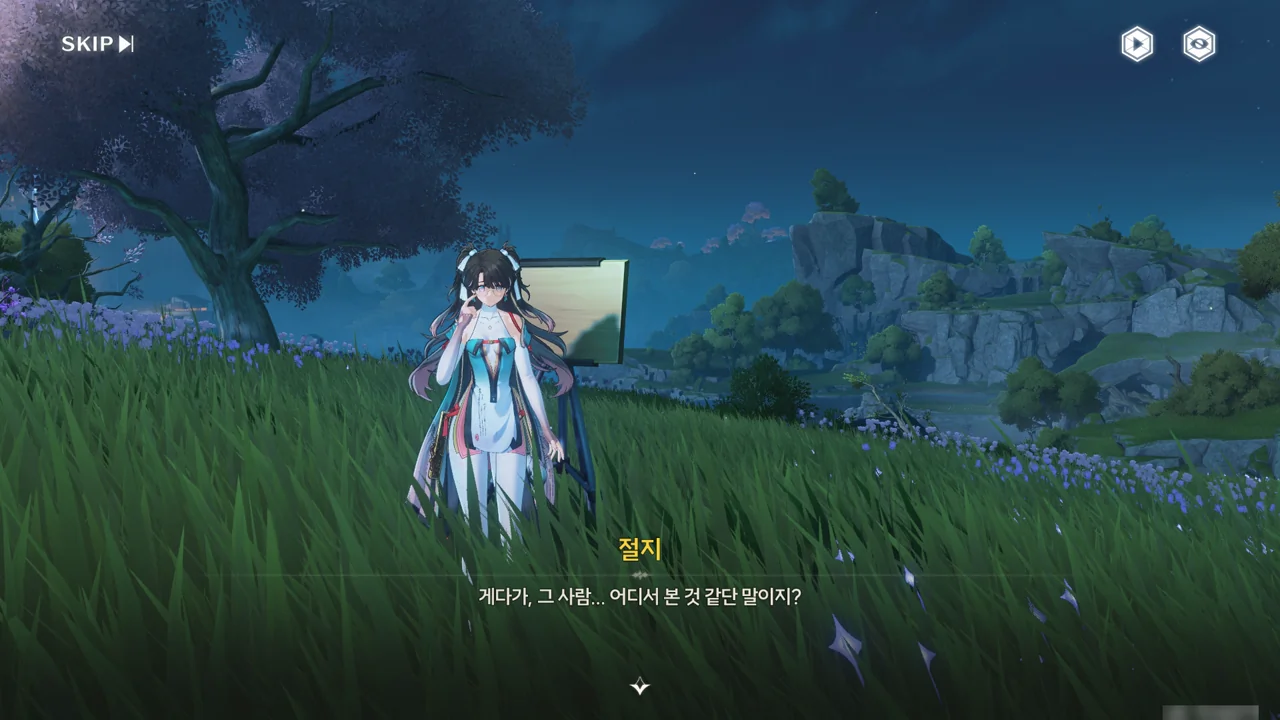Viewport: 1280px width, 720px height.
Task: Toggle dialogue auto-play hexagon icon
Action: click(x=1136, y=44)
